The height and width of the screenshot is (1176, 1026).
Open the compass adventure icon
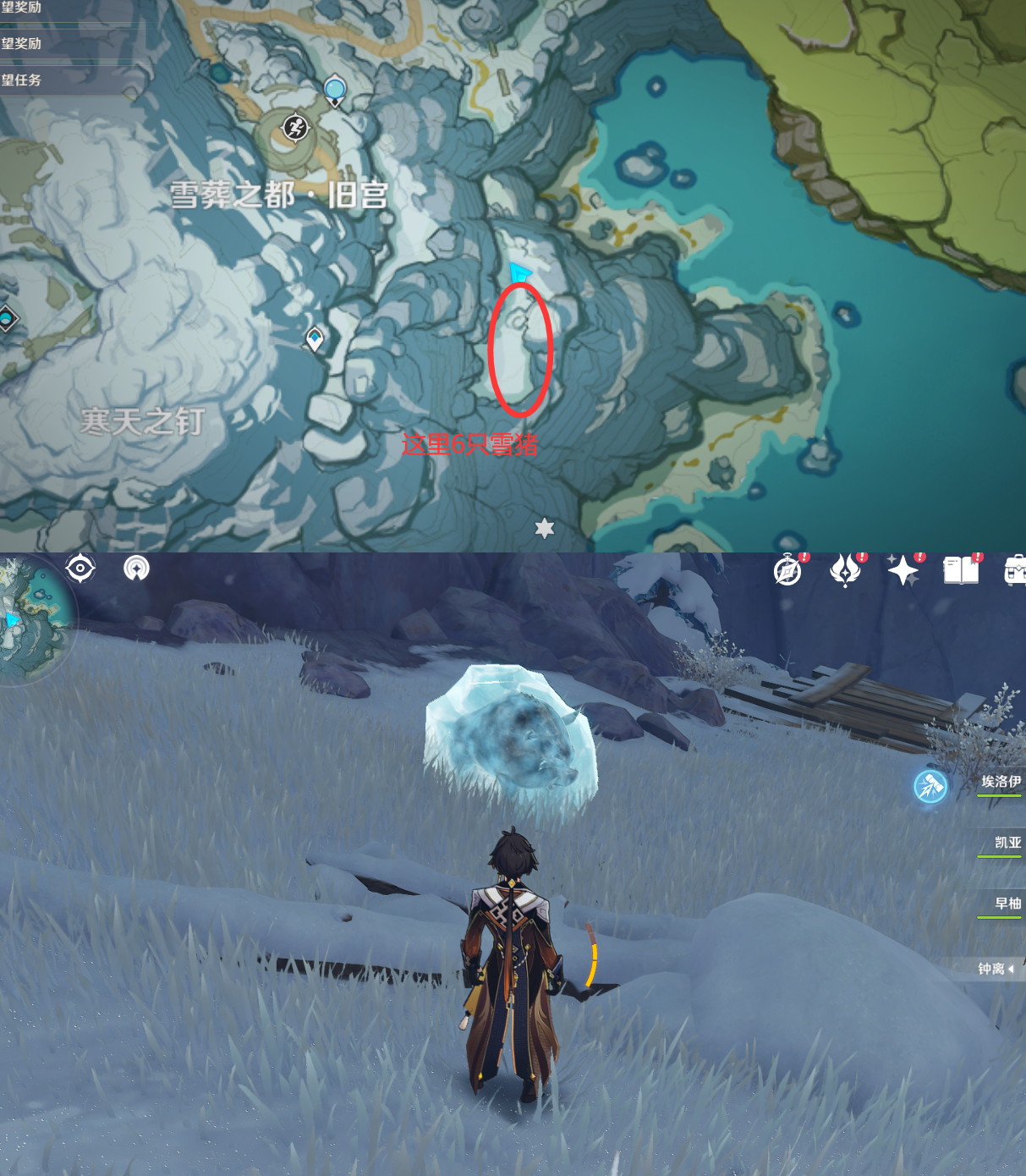[787, 572]
